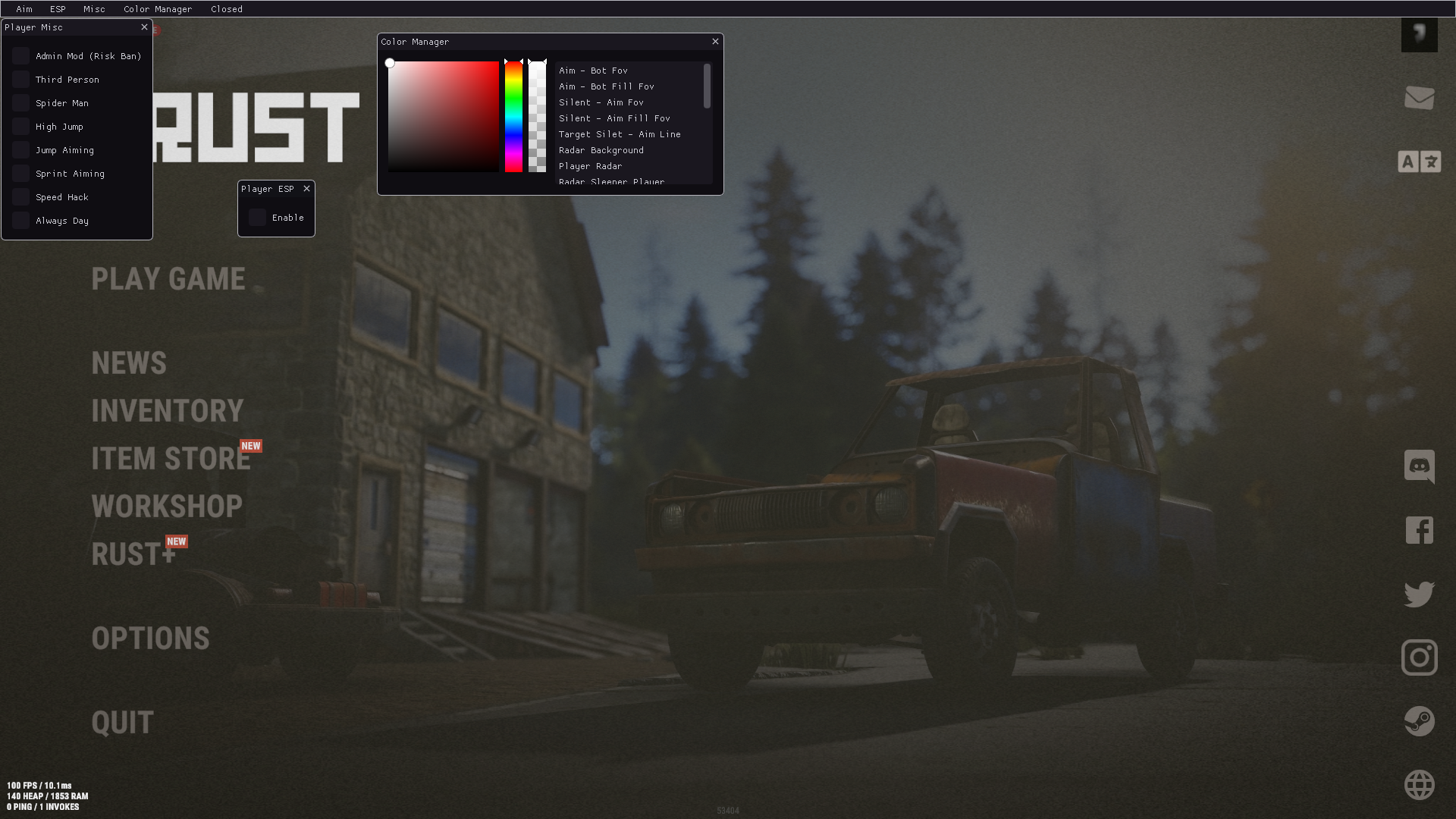Close the Color Manager overlay window
The width and height of the screenshot is (1456, 819).
tap(715, 42)
